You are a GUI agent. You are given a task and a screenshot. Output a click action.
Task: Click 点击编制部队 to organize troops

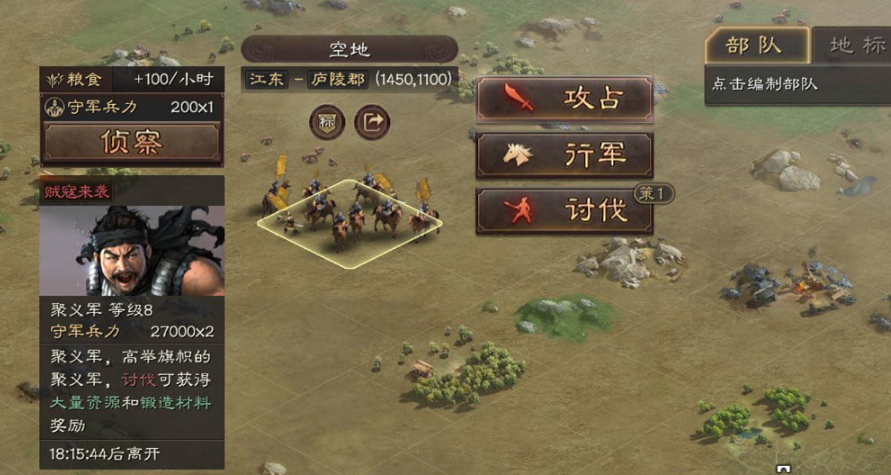pos(765,84)
